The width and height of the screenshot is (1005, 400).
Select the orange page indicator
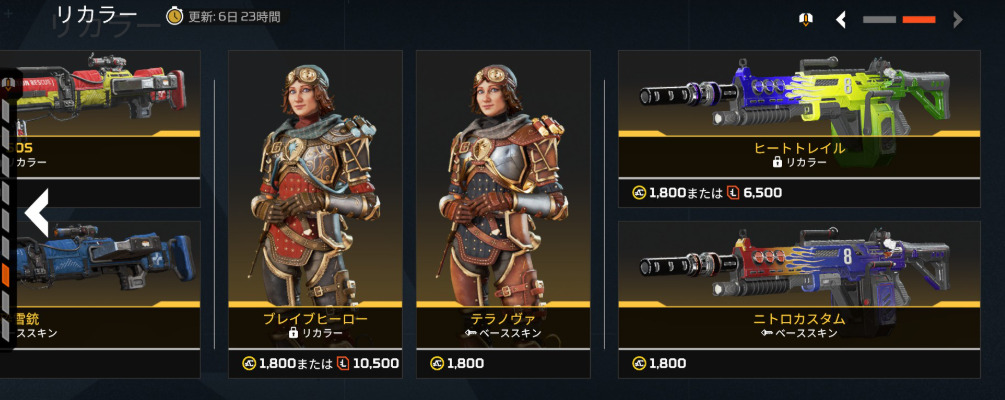[918, 19]
